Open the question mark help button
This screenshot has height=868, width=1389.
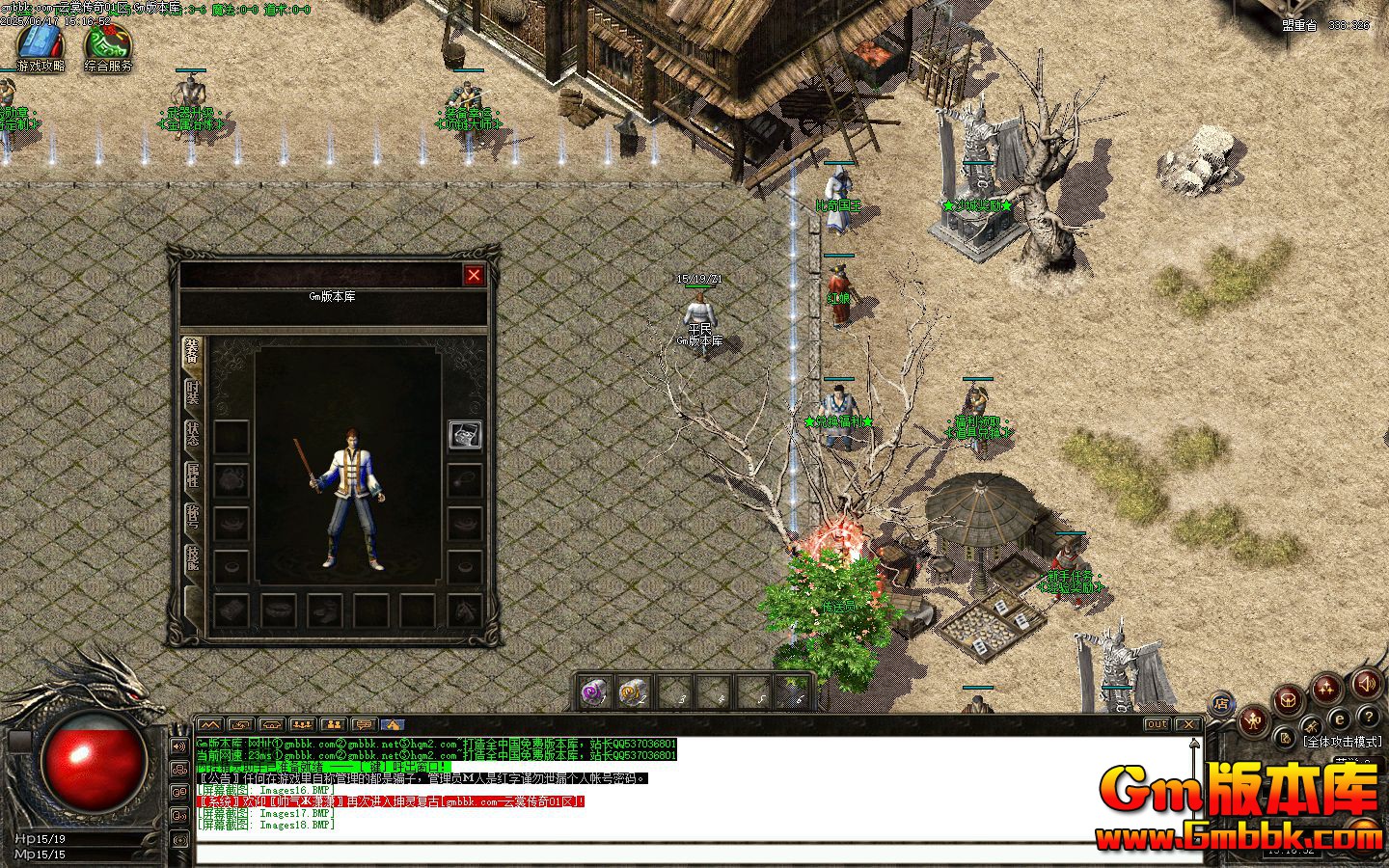tap(1368, 716)
